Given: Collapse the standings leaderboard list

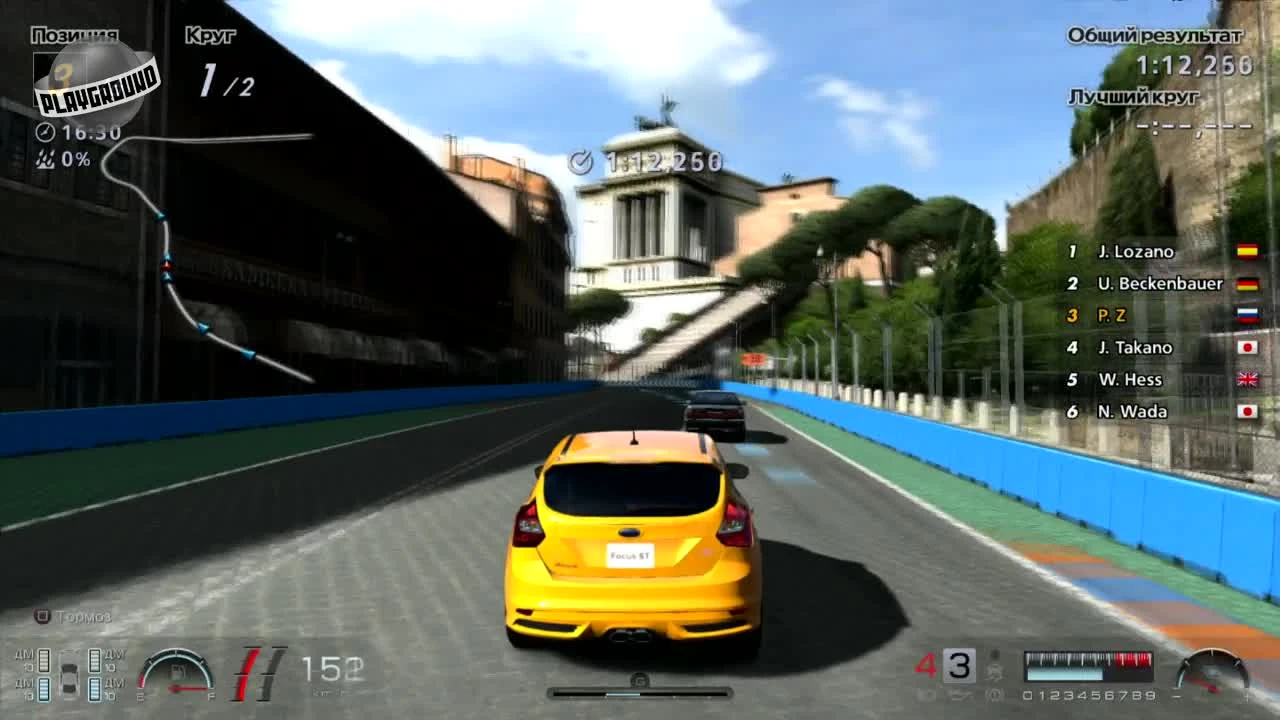Looking at the screenshot, I should 1140,330.
